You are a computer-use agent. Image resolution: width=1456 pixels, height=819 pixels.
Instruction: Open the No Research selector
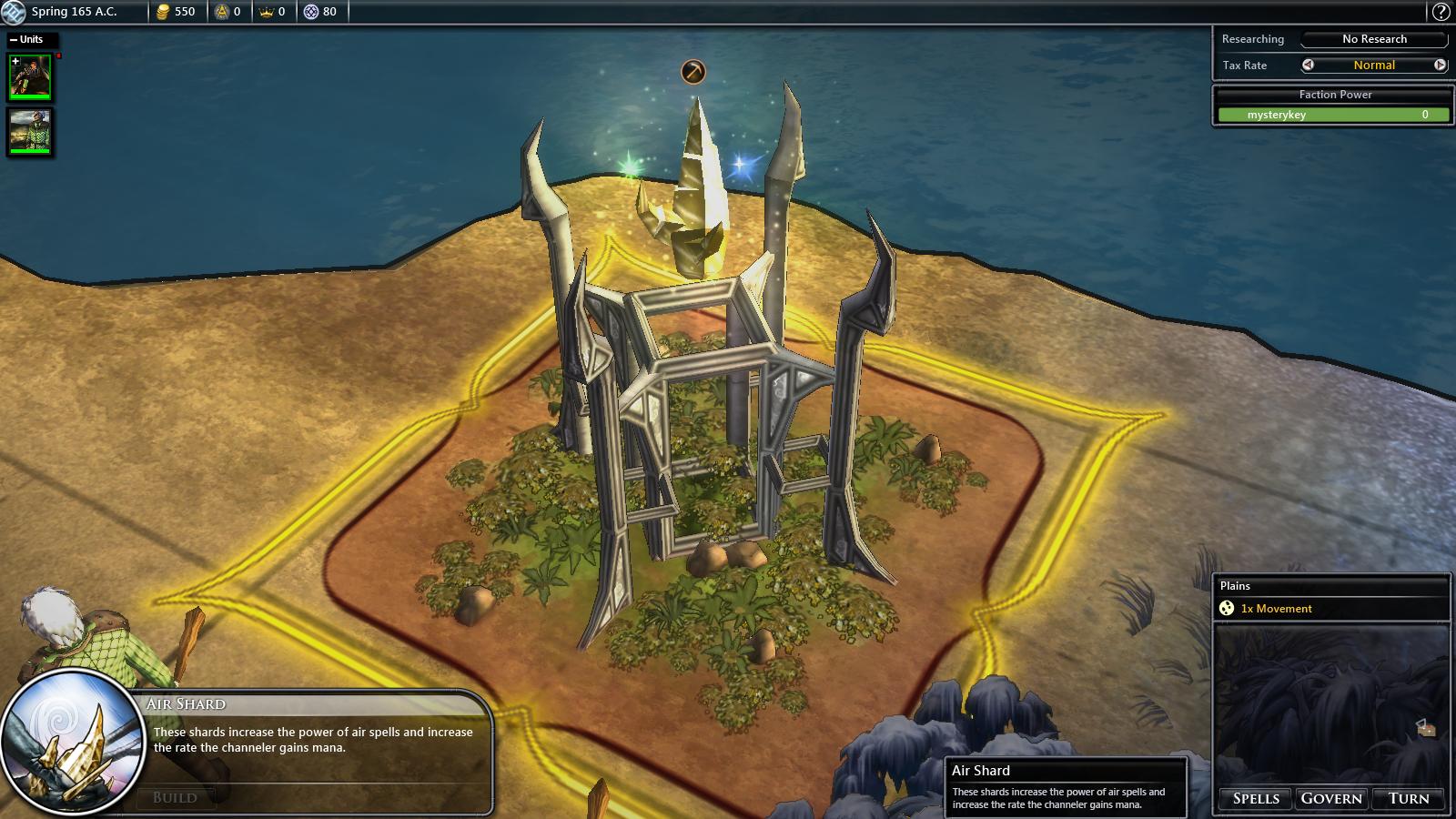[x=1374, y=39]
